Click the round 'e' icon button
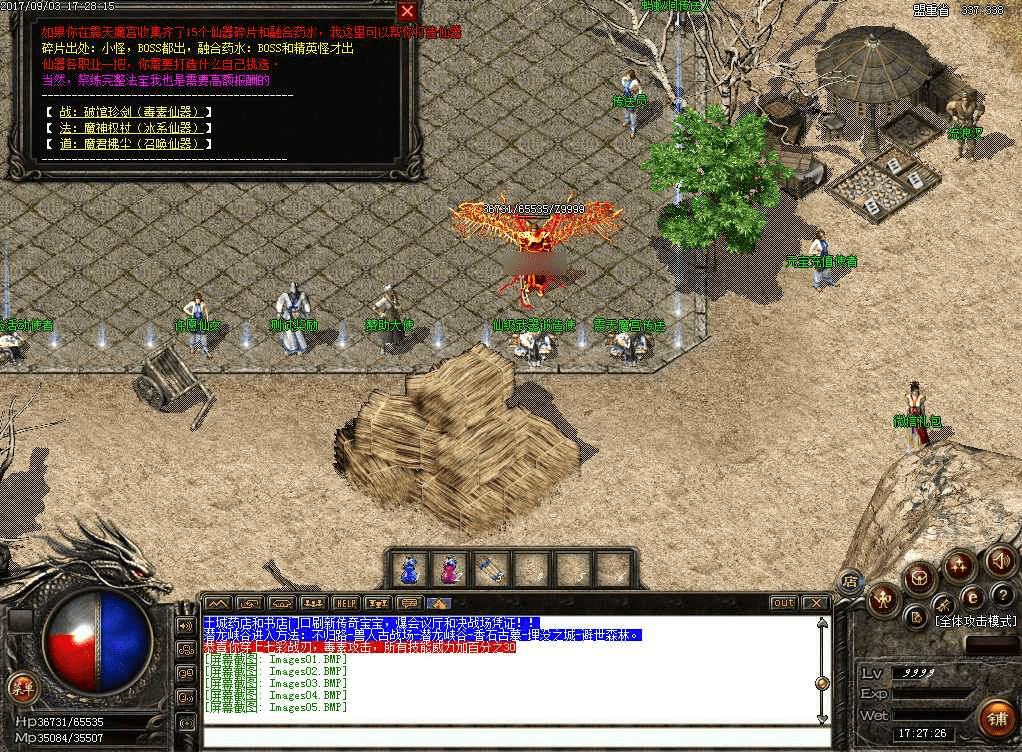The width and height of the screenshot is (1022, 752). pos(972,597)
